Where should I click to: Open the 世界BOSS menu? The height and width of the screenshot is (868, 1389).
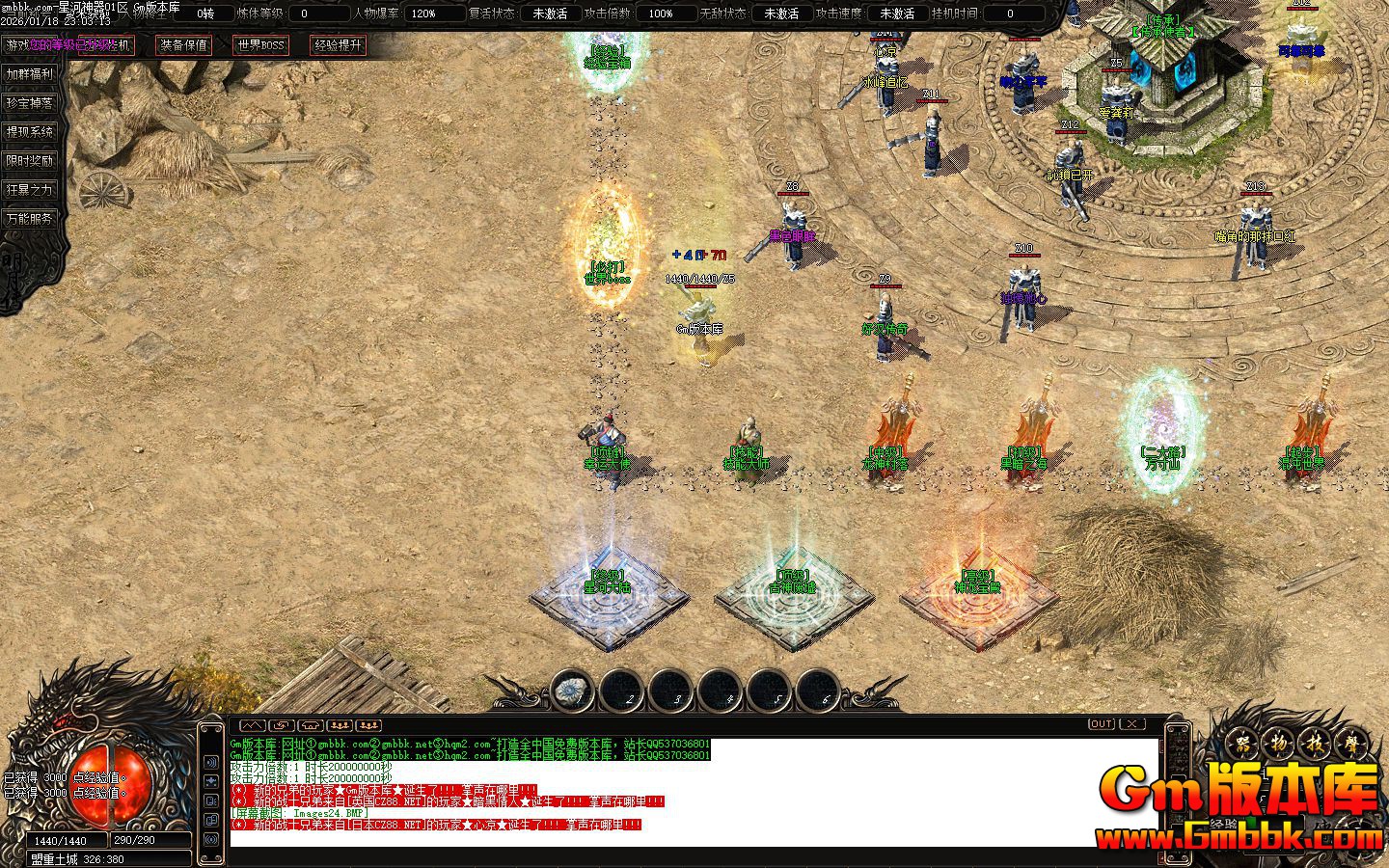(260, 45)
